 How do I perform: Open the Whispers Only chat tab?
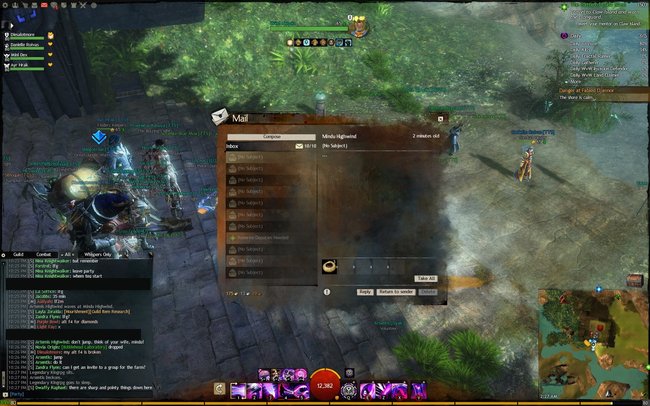(x=98, y=254)
